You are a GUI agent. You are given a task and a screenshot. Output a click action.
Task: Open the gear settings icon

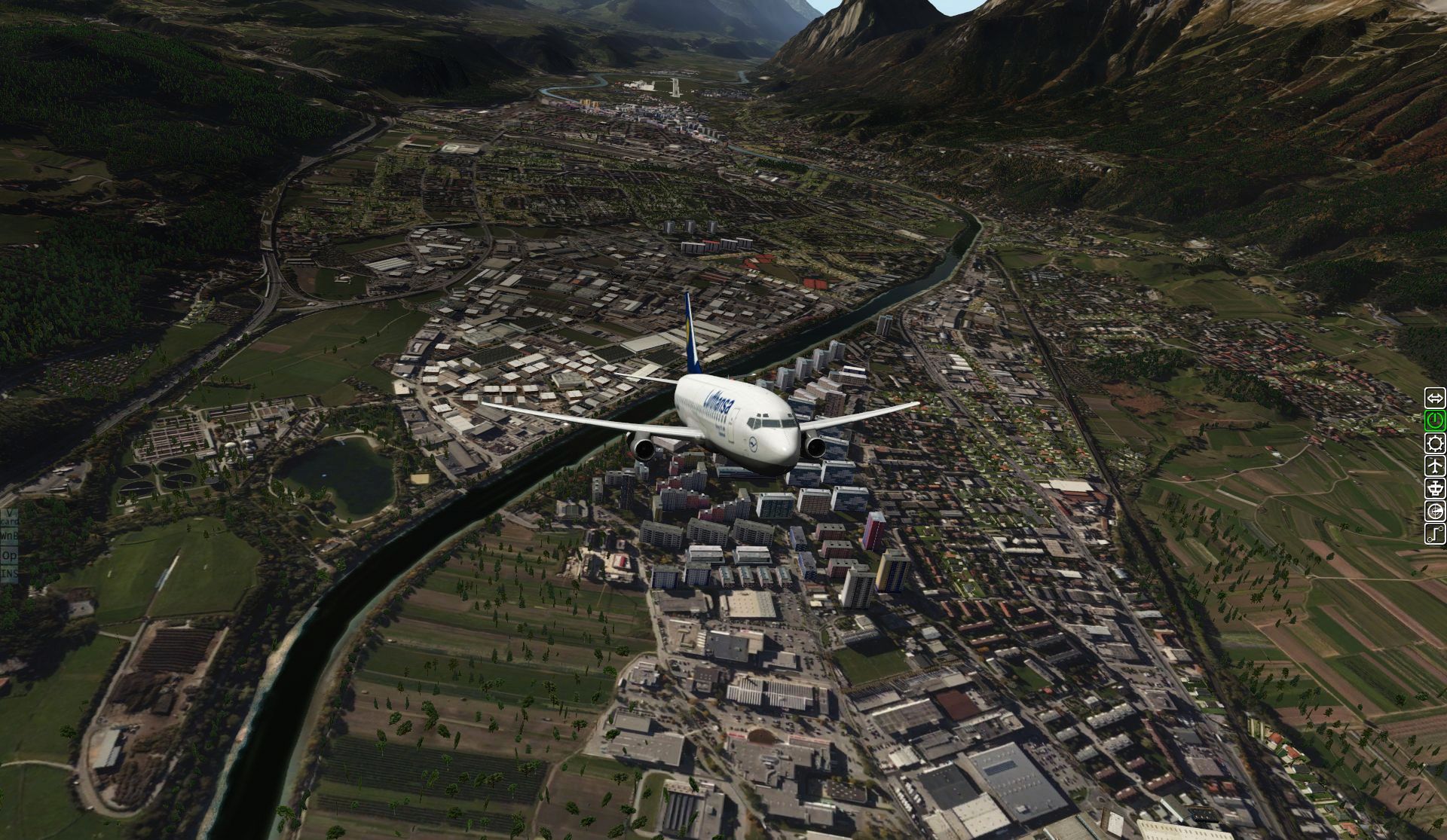[x=1435, y=443]
